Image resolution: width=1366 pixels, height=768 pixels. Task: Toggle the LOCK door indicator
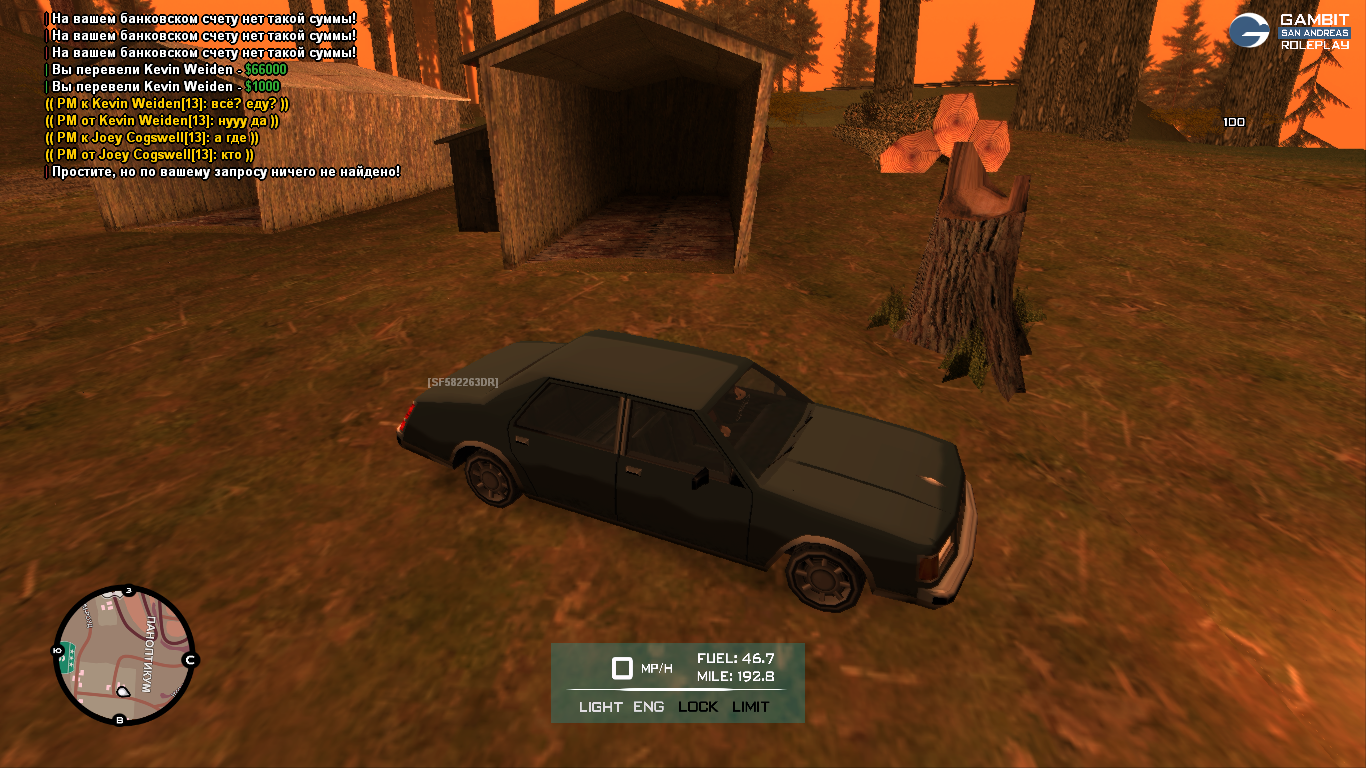[698, 707]
